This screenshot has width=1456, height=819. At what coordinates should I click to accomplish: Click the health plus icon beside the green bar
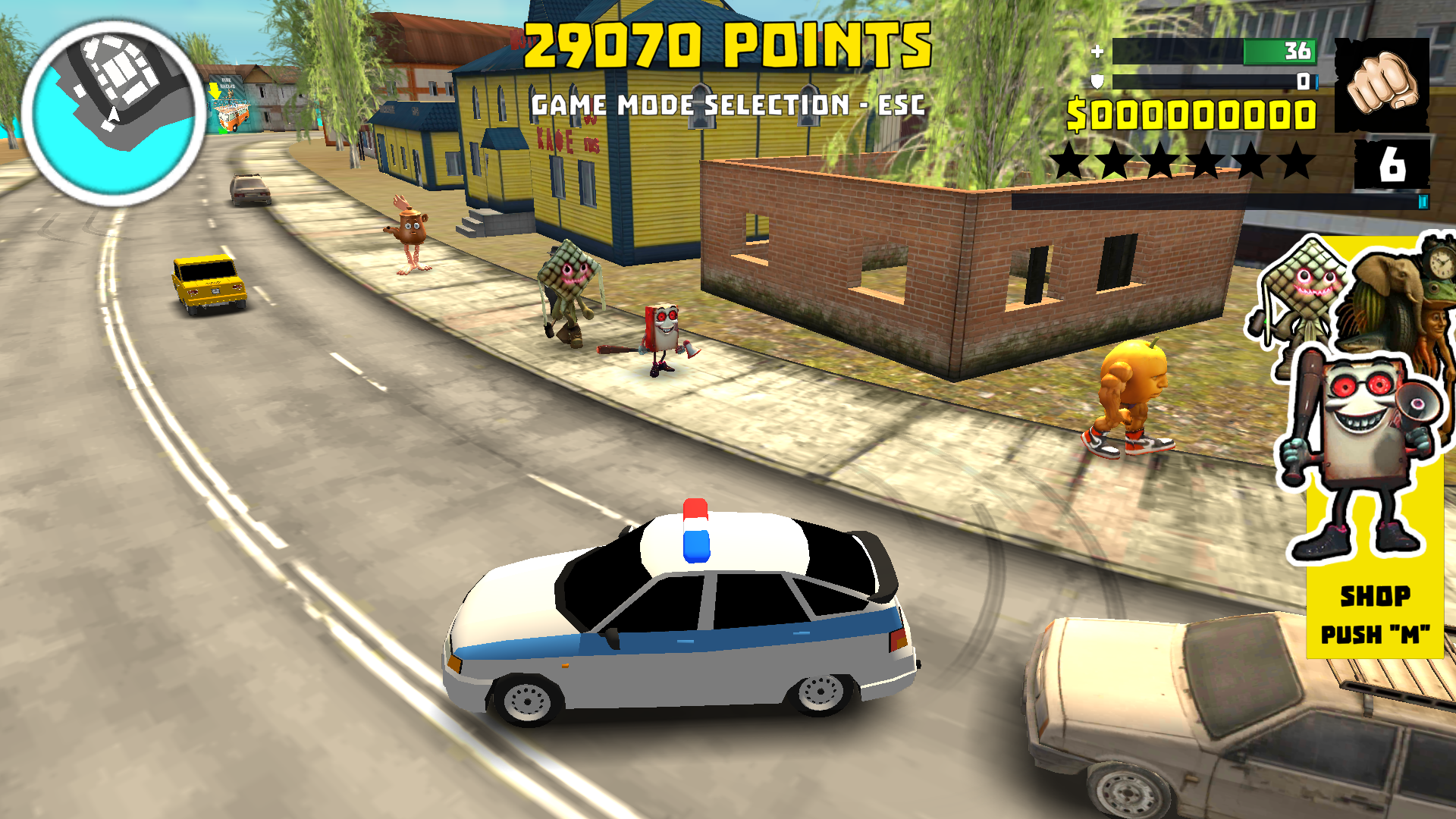[x=1097, y=52]
